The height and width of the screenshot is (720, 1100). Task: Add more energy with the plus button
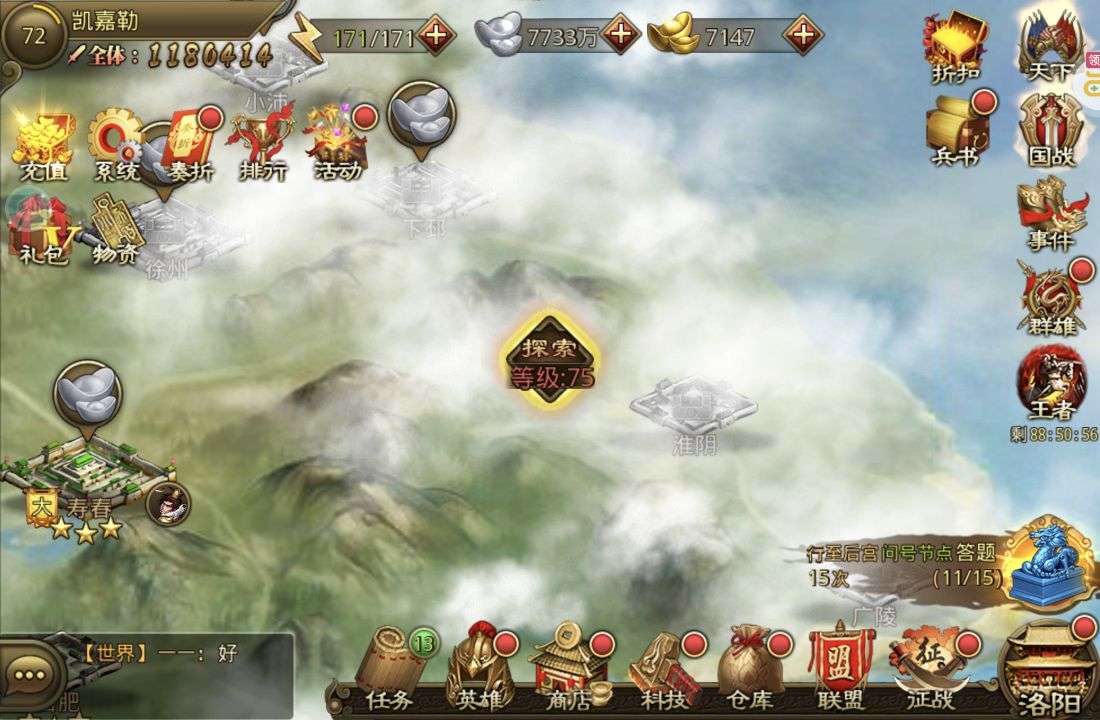tap(436, 36)
